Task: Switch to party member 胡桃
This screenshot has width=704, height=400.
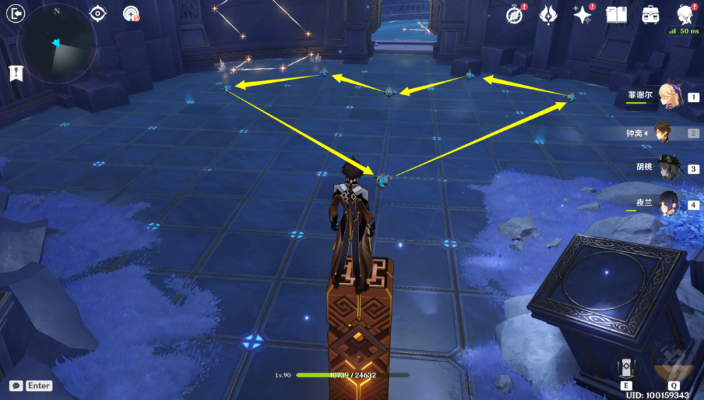Action: pyautogui.click(x=664, y=167)
